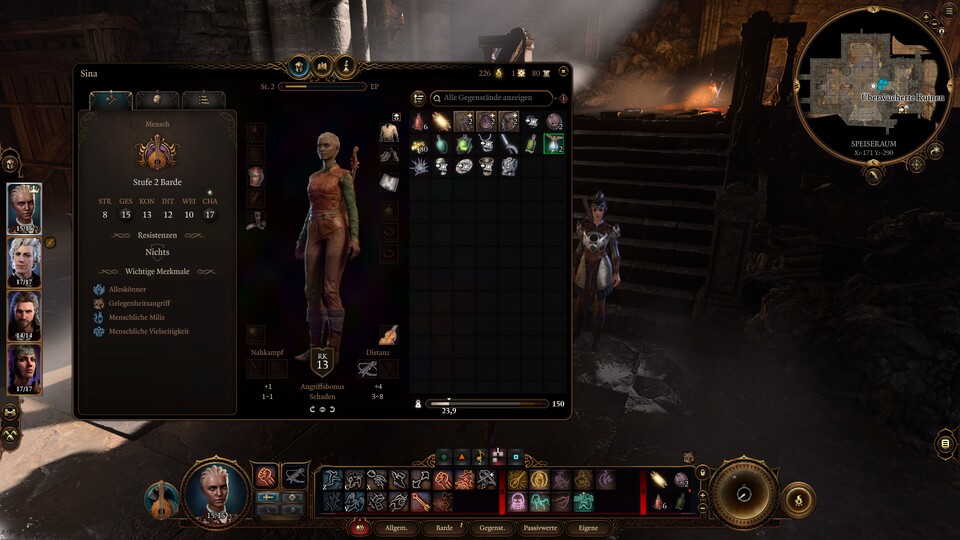Select the second party member portrait
Viewport: 960px width, 540px height.
(x=25, y=262)
